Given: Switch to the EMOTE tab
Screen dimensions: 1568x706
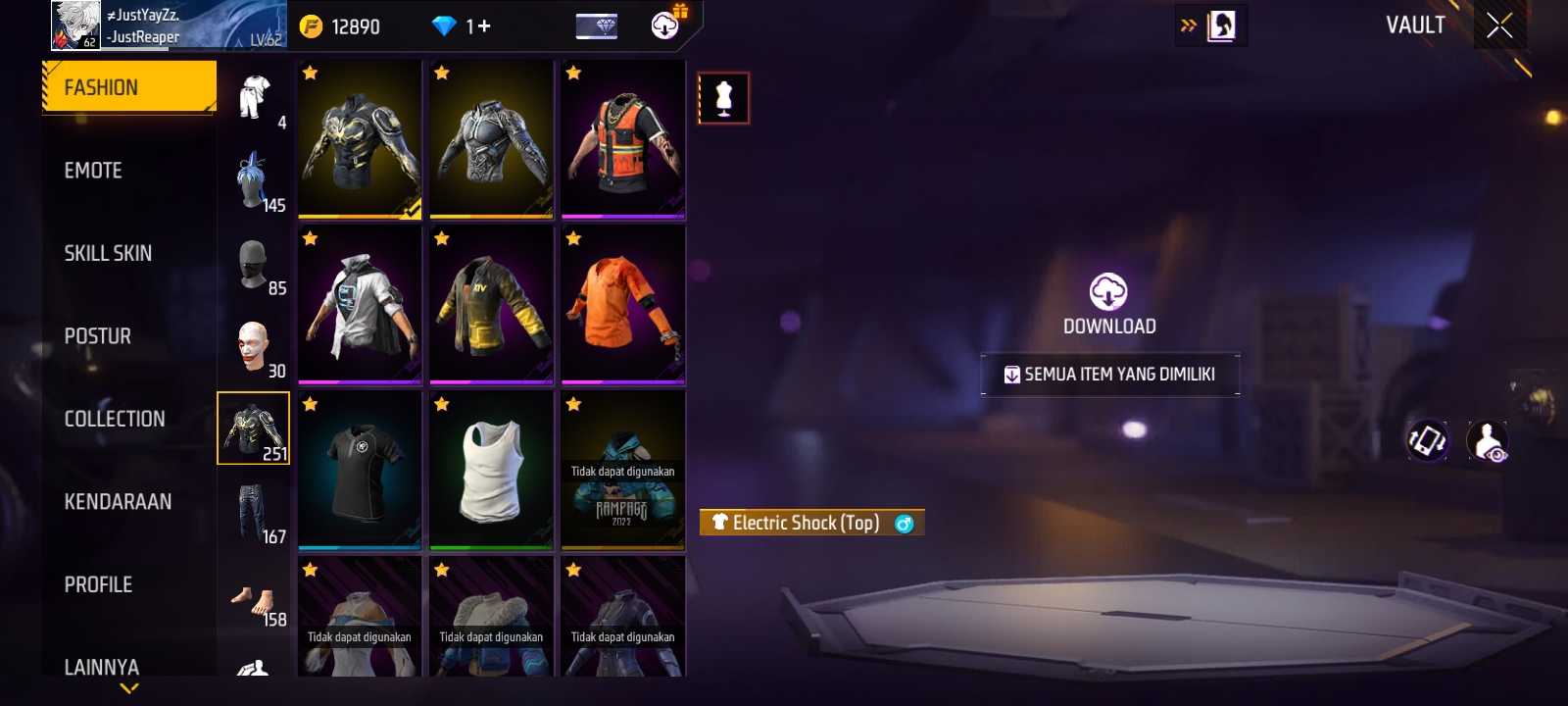Looking at the screenshot, I should pos(94,171).
